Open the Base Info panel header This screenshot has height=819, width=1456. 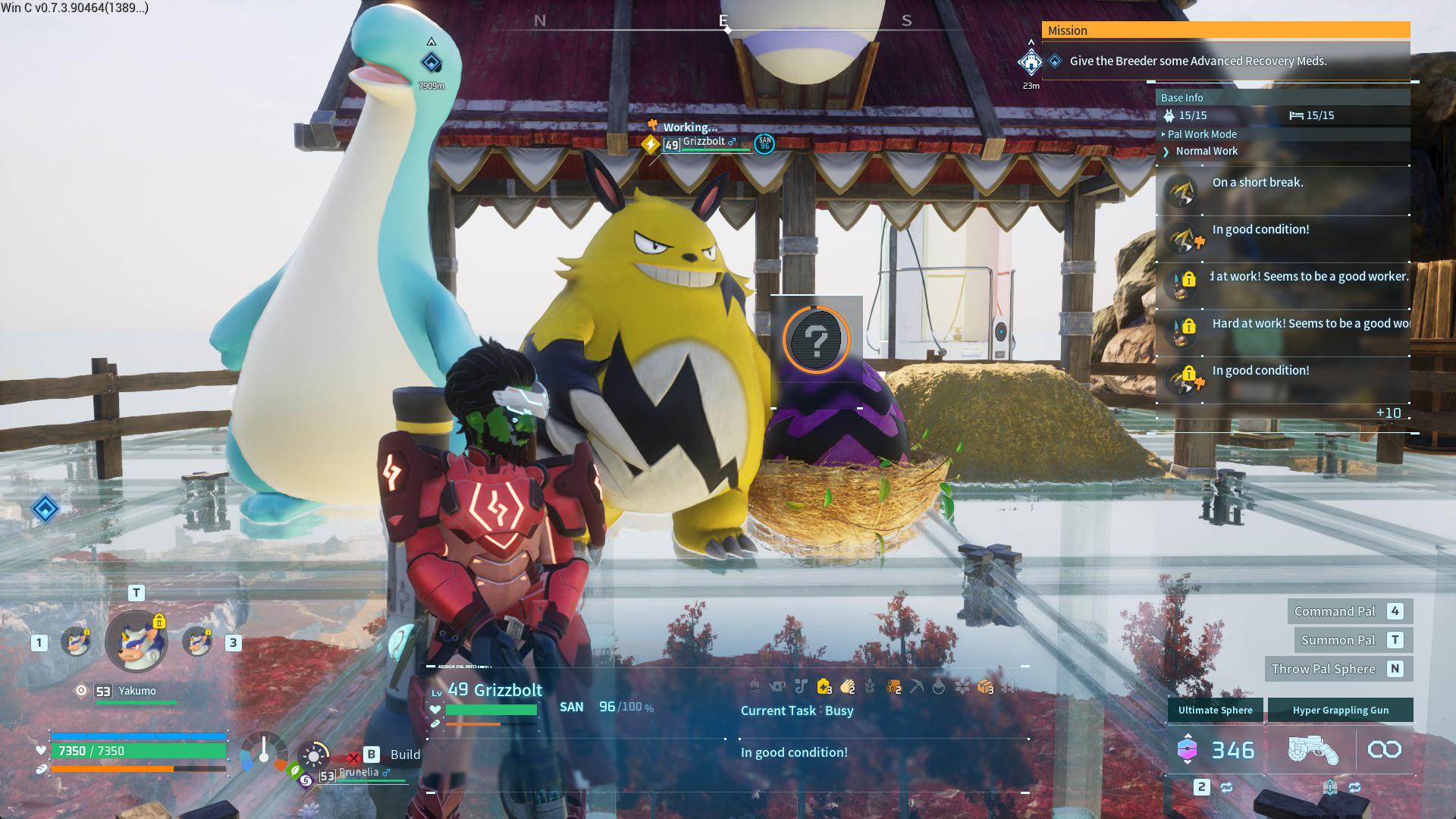coord(1181,98)
